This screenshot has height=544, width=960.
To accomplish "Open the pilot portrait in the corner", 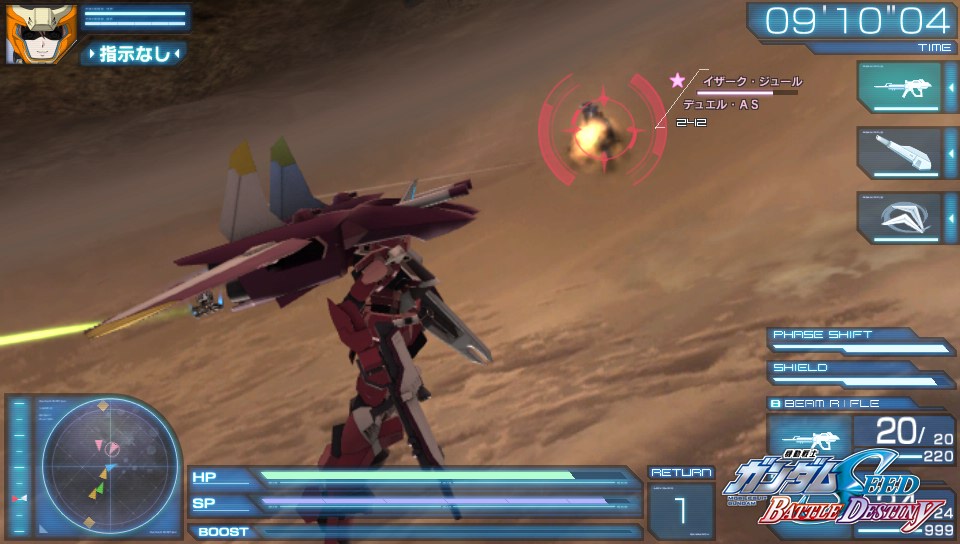I will (x=28, y=32).
